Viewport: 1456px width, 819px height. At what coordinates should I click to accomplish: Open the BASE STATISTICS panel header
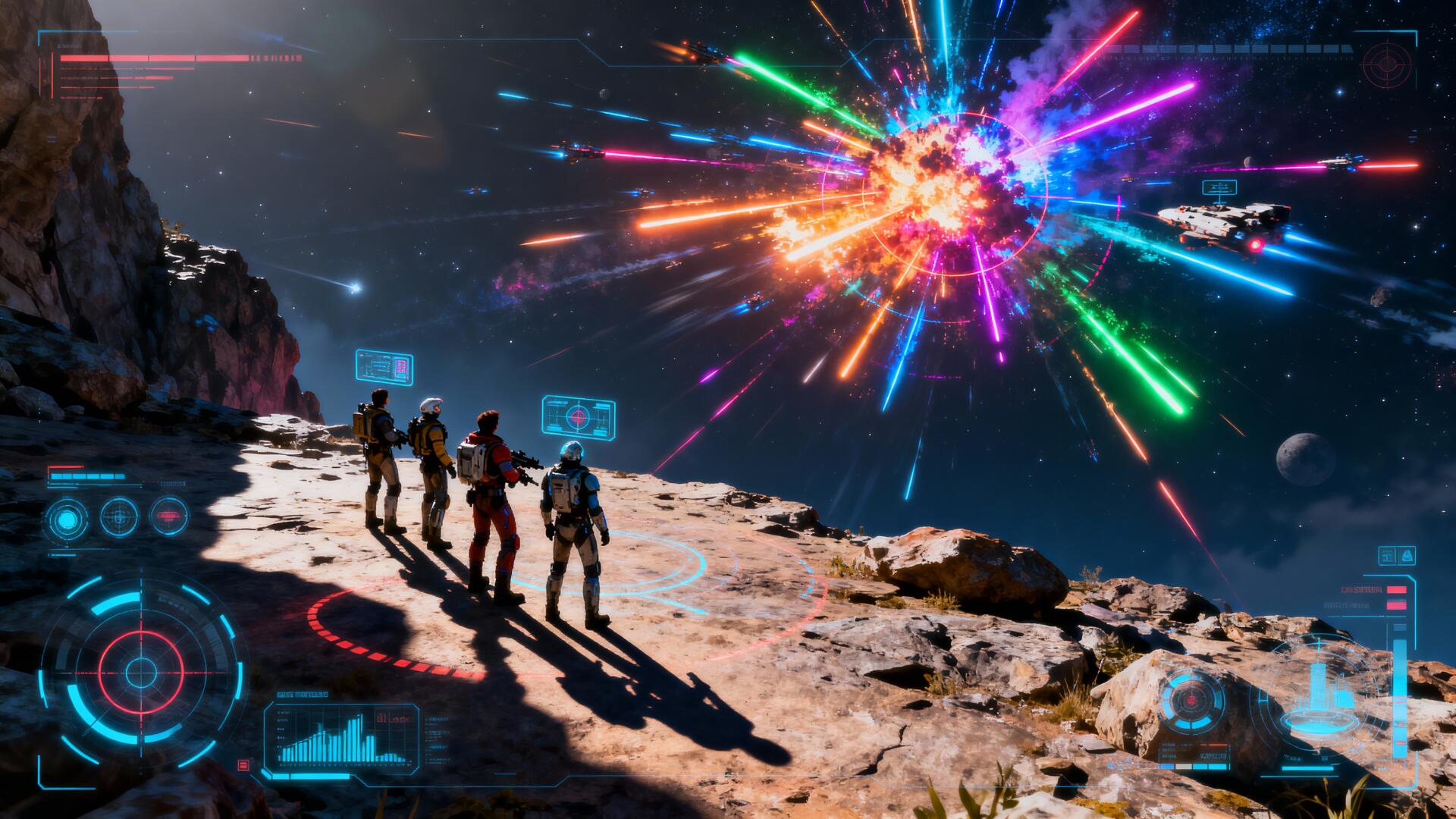302,694
